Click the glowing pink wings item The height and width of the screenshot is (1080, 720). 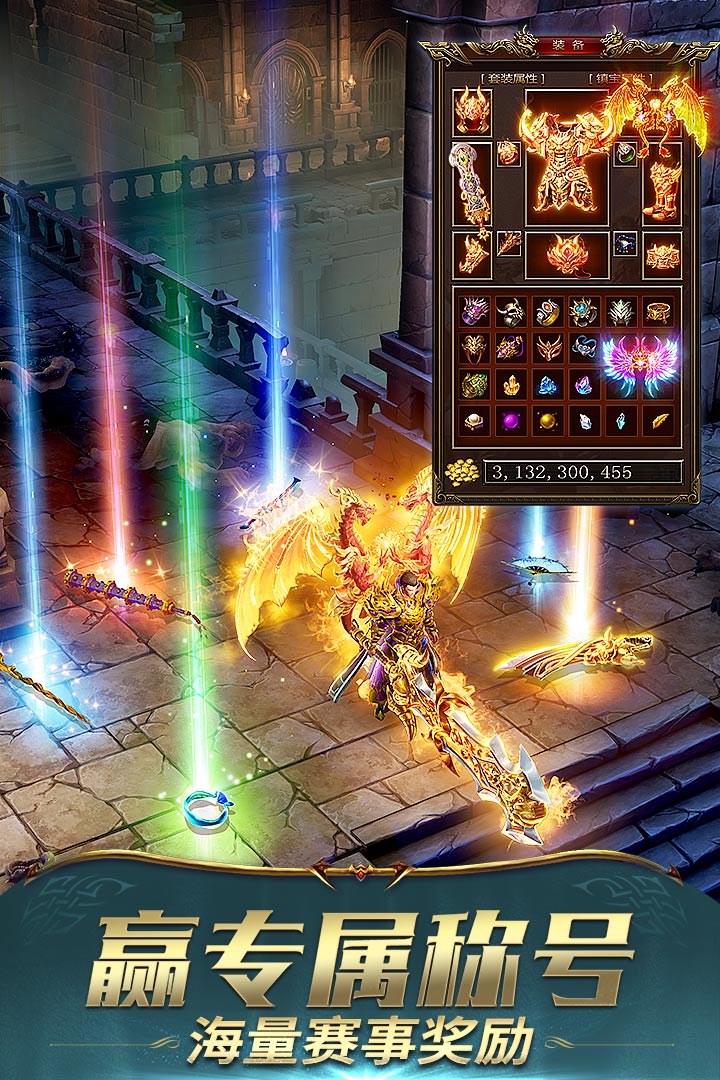638,365
